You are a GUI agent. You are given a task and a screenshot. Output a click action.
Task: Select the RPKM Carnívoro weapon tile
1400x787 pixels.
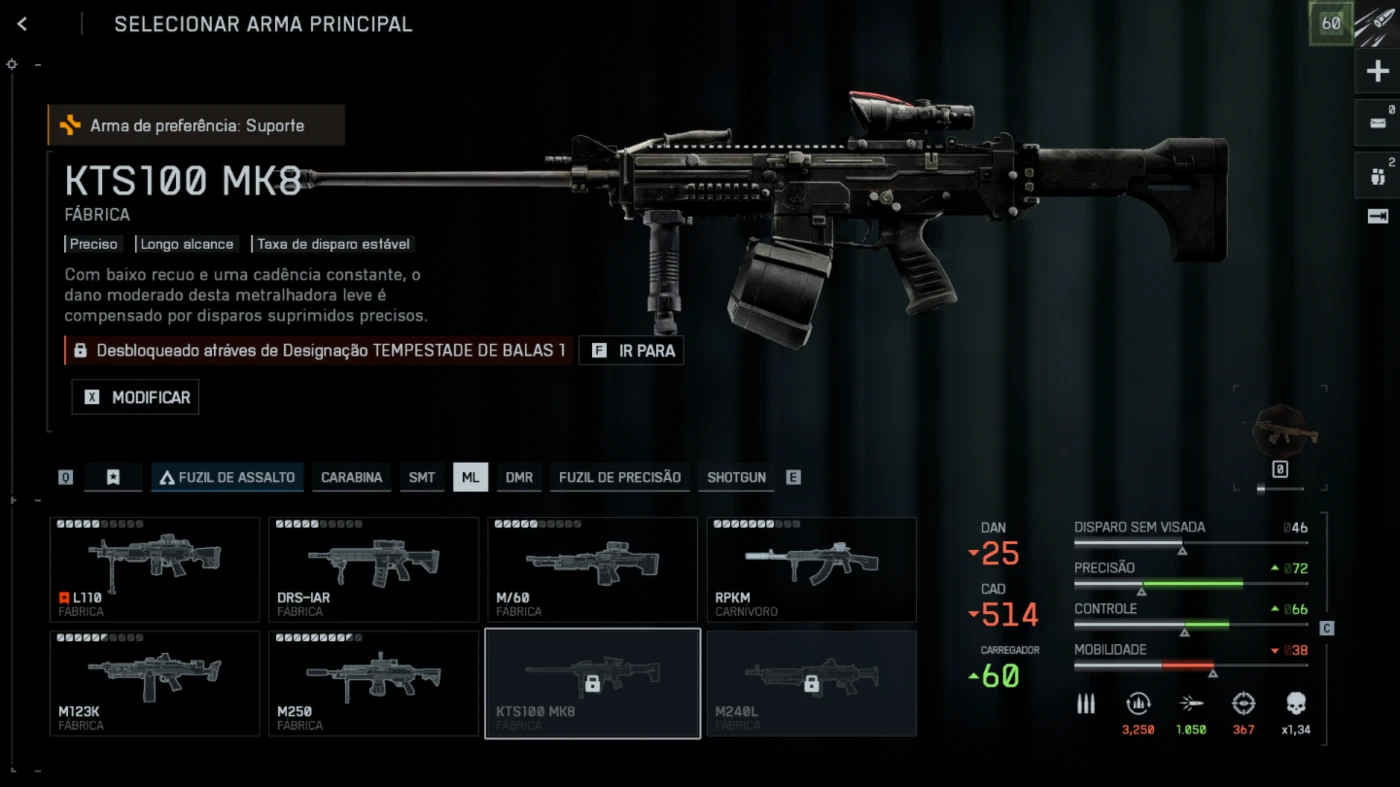811,569
